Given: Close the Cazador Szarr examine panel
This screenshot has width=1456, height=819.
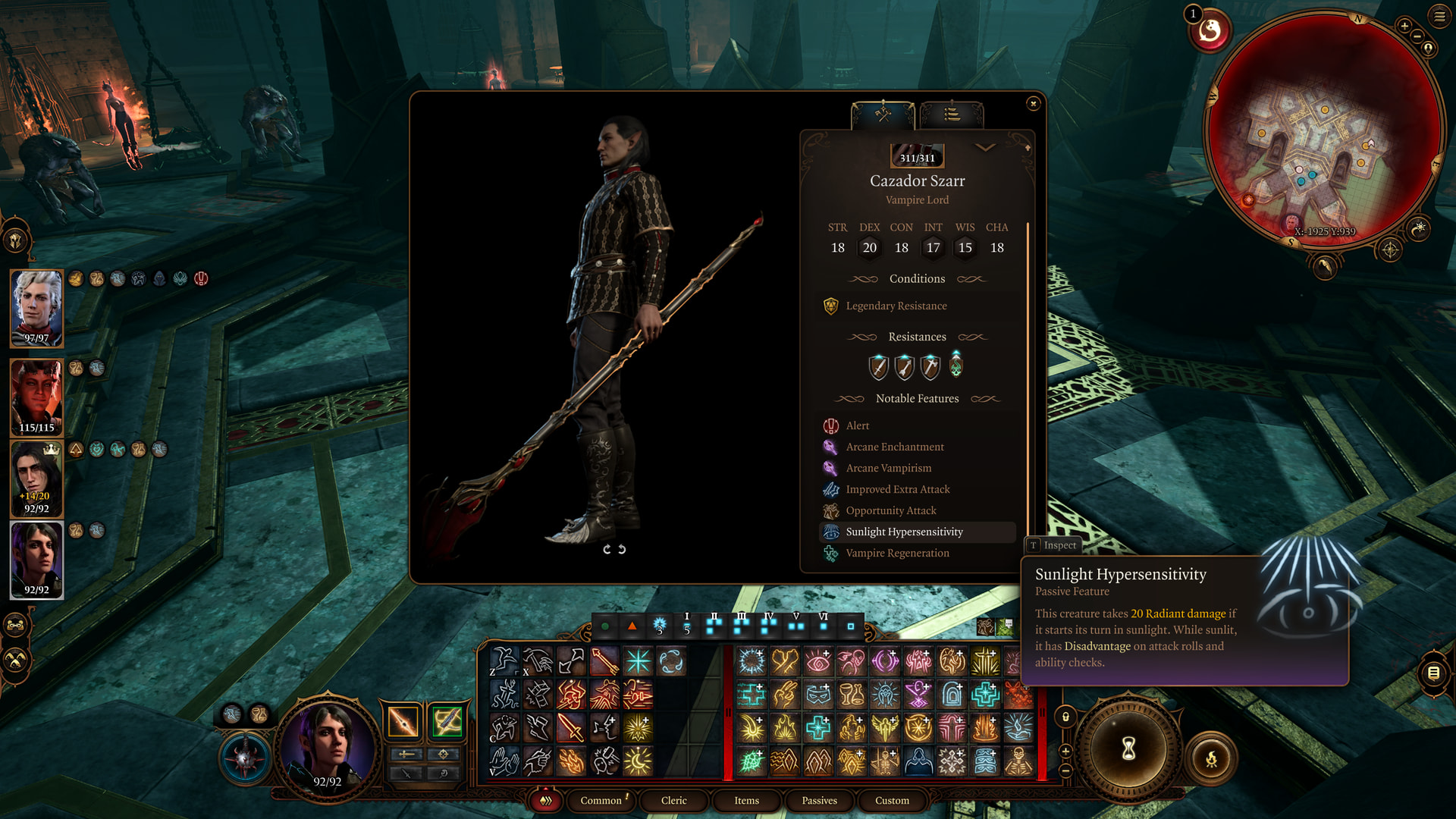Looking at the screenshot, I should (1033, 104).
